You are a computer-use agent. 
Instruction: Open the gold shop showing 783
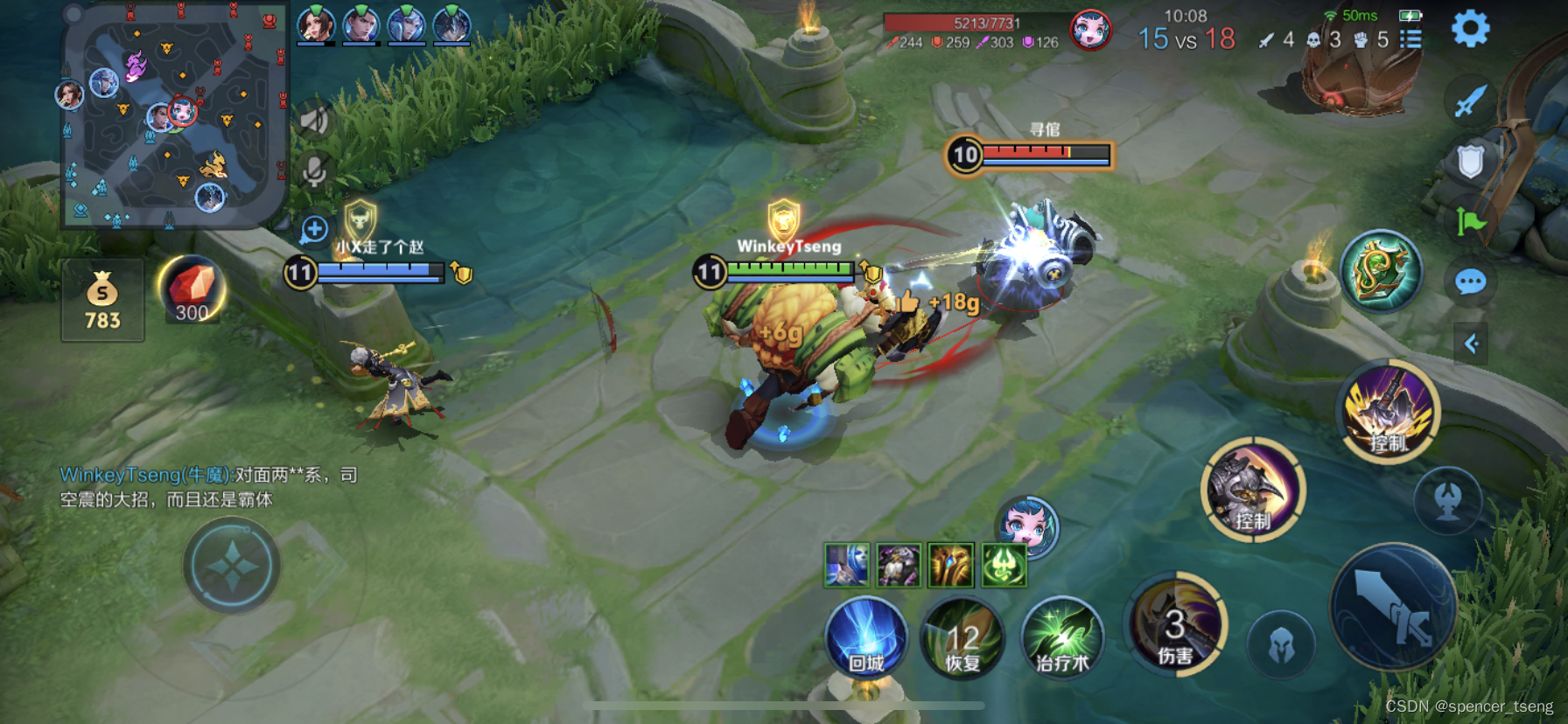(x=102, y=300)
